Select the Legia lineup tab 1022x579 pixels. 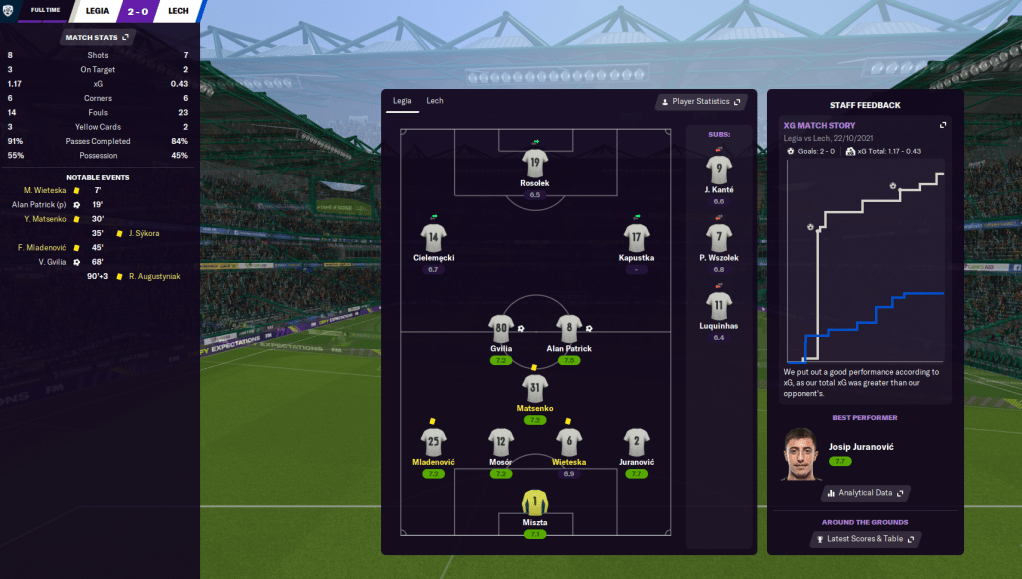(402, 101)
